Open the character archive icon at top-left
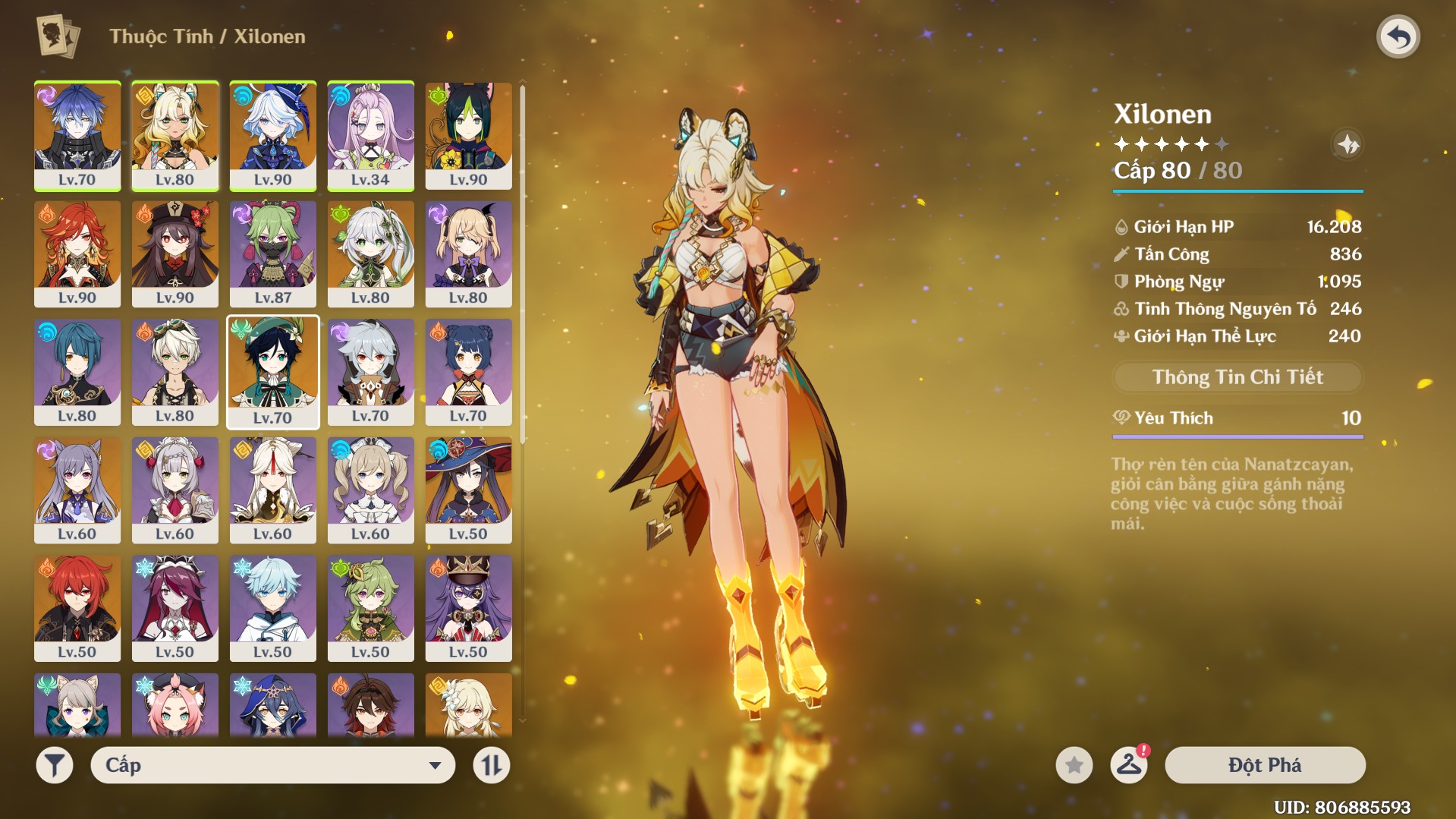Viewport: 1456px width, 819px height. click(x=58, y=36)
